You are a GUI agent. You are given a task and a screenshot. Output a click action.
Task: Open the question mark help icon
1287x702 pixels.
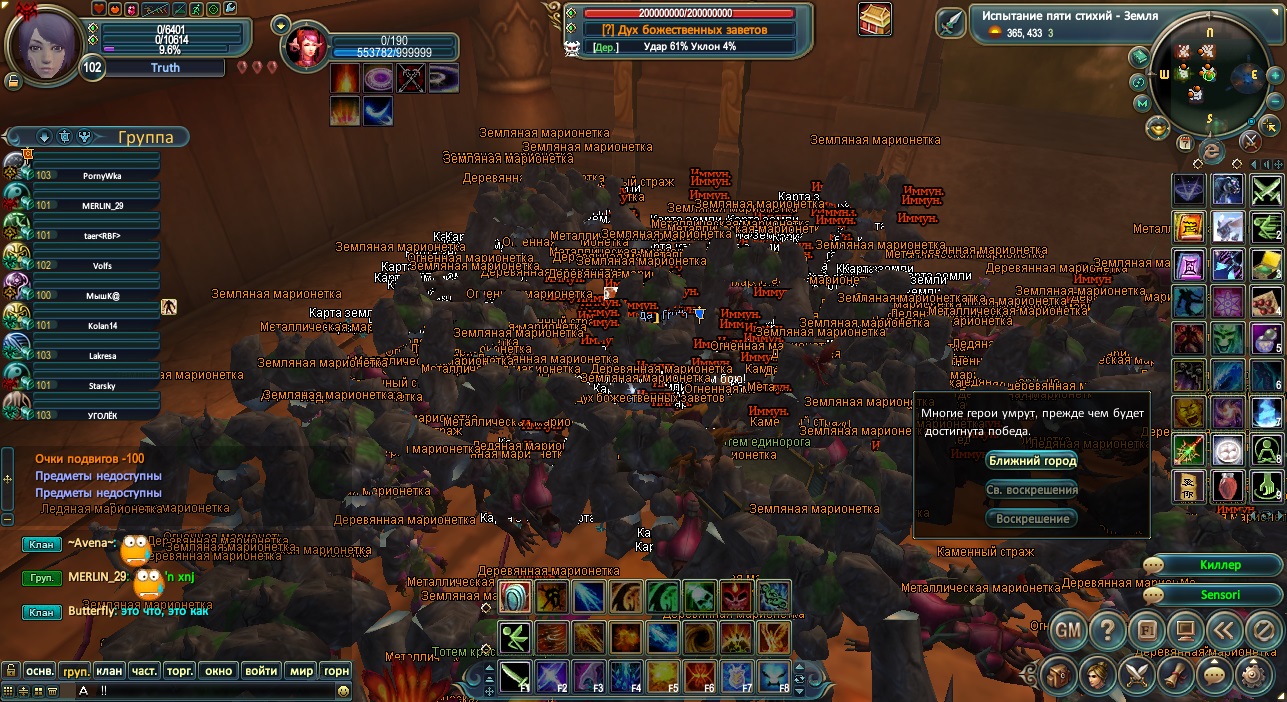(1107, 631)
